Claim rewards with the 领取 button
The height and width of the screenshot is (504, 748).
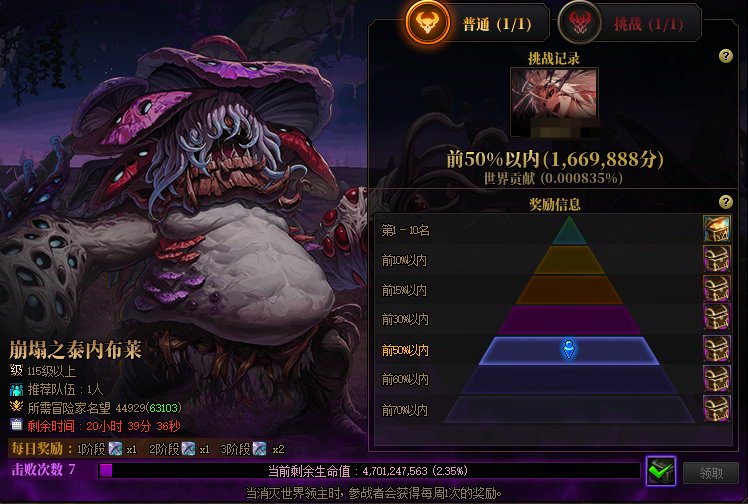click(x=711, y=472)
